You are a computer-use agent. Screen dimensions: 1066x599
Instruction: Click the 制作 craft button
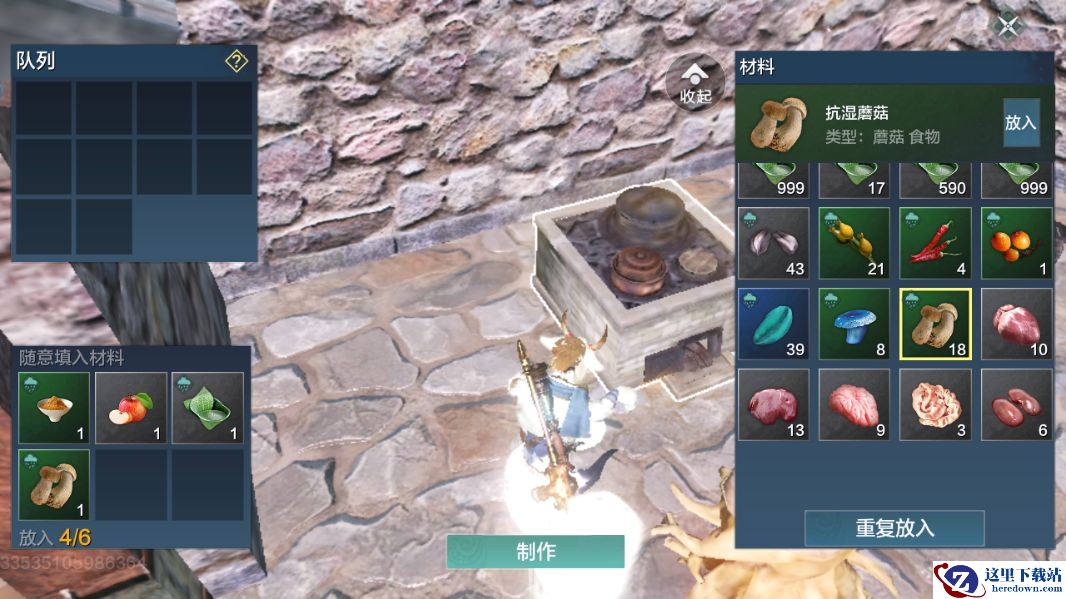tap(535, 551)
